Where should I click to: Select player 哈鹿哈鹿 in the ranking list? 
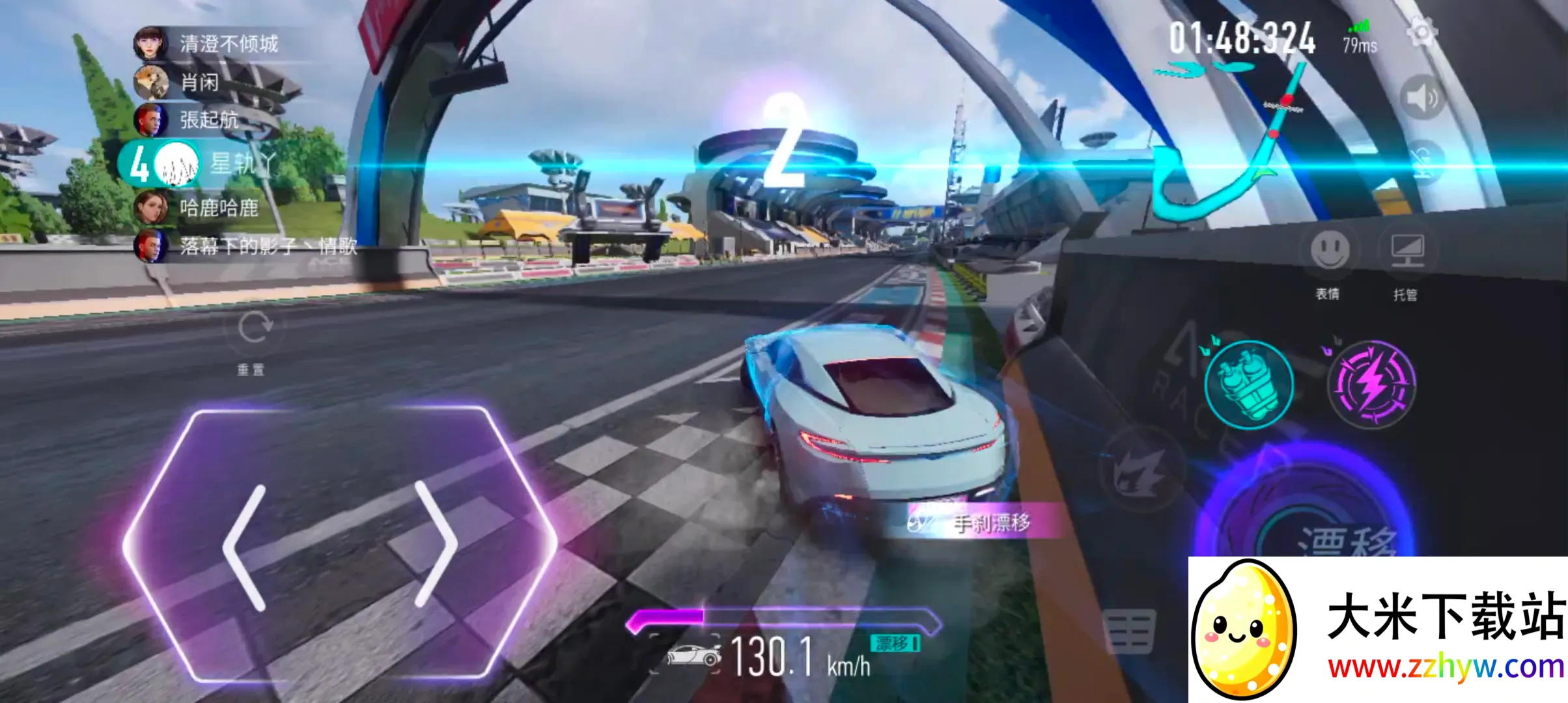click(219, 208)
